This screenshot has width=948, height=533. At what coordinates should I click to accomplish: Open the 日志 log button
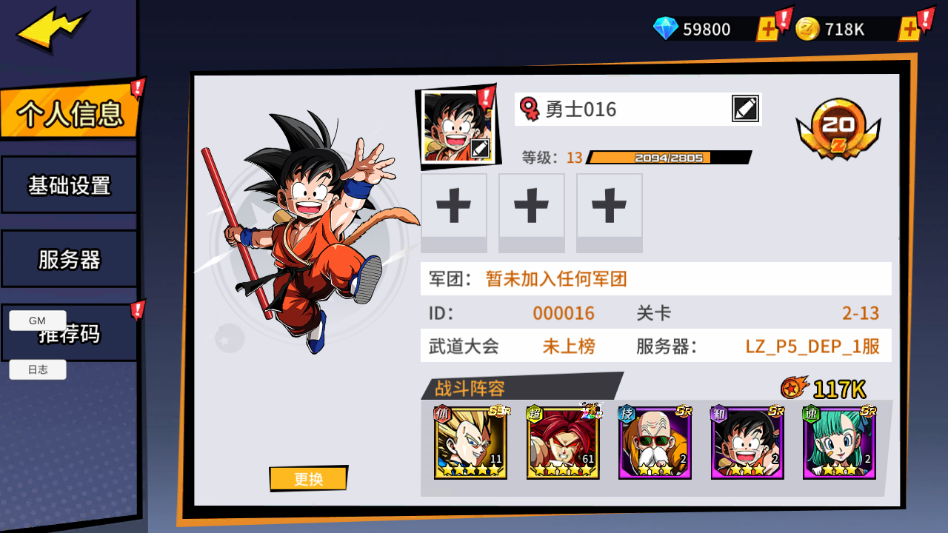pos(37,370)
